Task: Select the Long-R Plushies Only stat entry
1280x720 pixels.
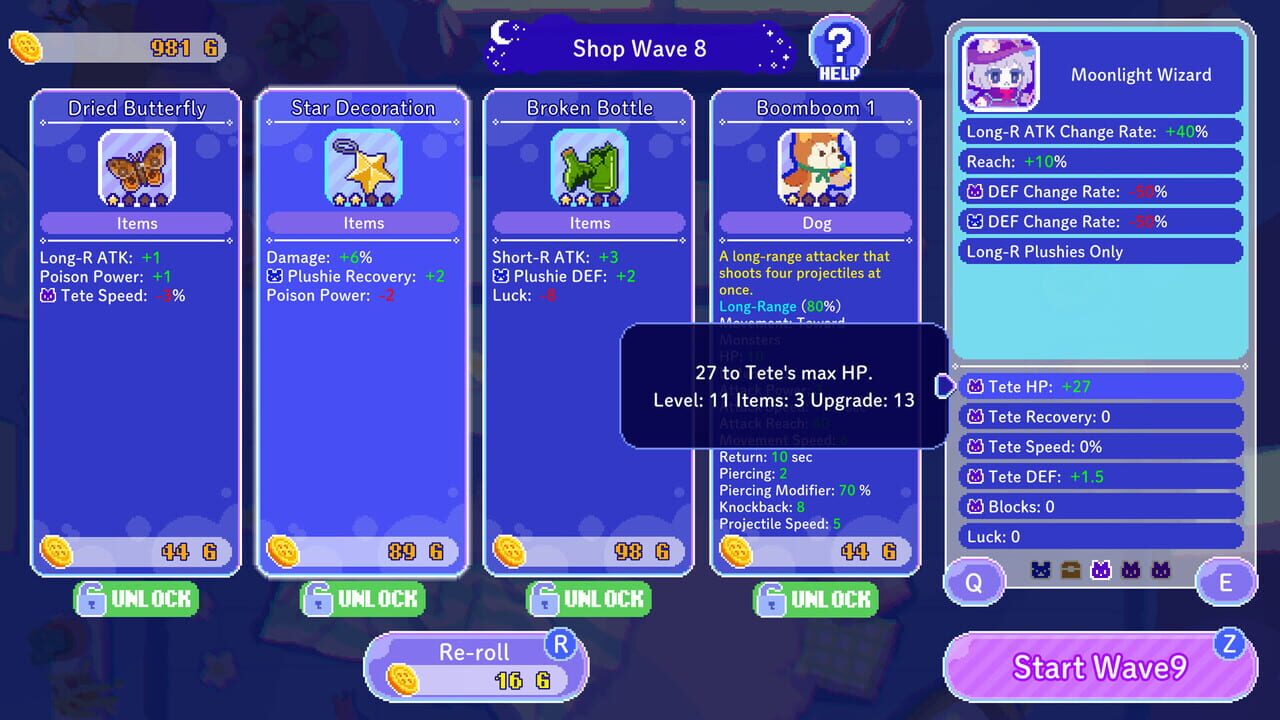Action: [x=1100, y=251]
